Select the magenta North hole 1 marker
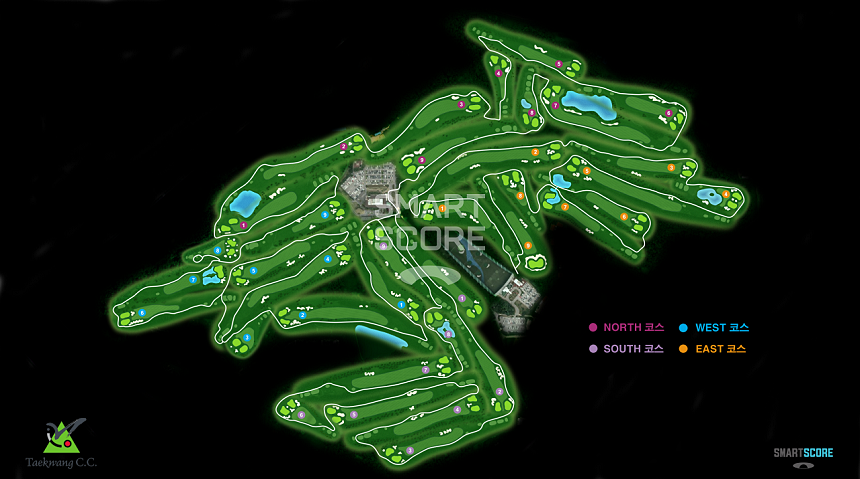The image size is (860, 479). point(243,226)
